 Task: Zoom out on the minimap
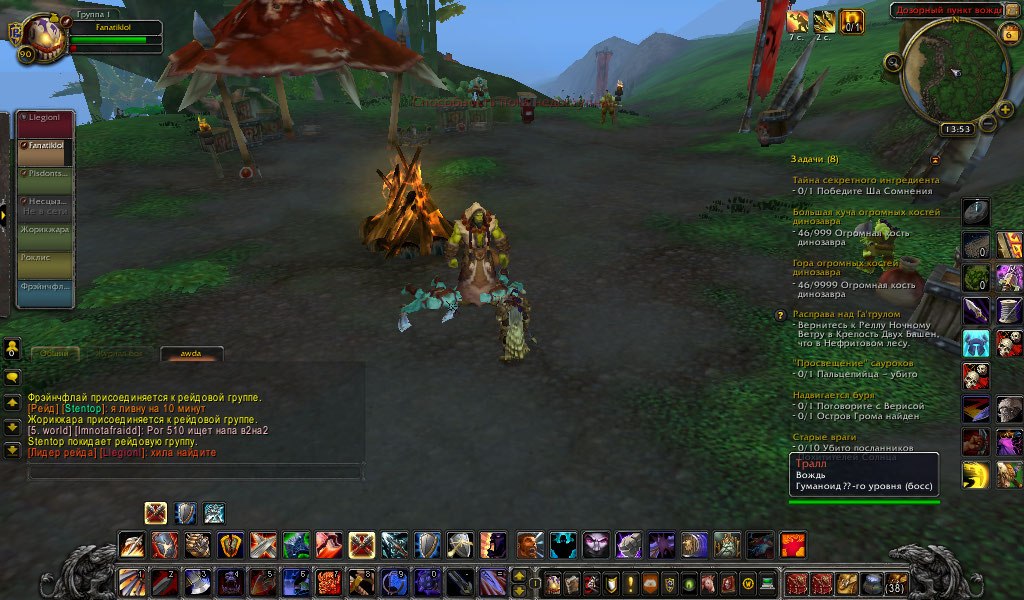click(x=987, y=124)
